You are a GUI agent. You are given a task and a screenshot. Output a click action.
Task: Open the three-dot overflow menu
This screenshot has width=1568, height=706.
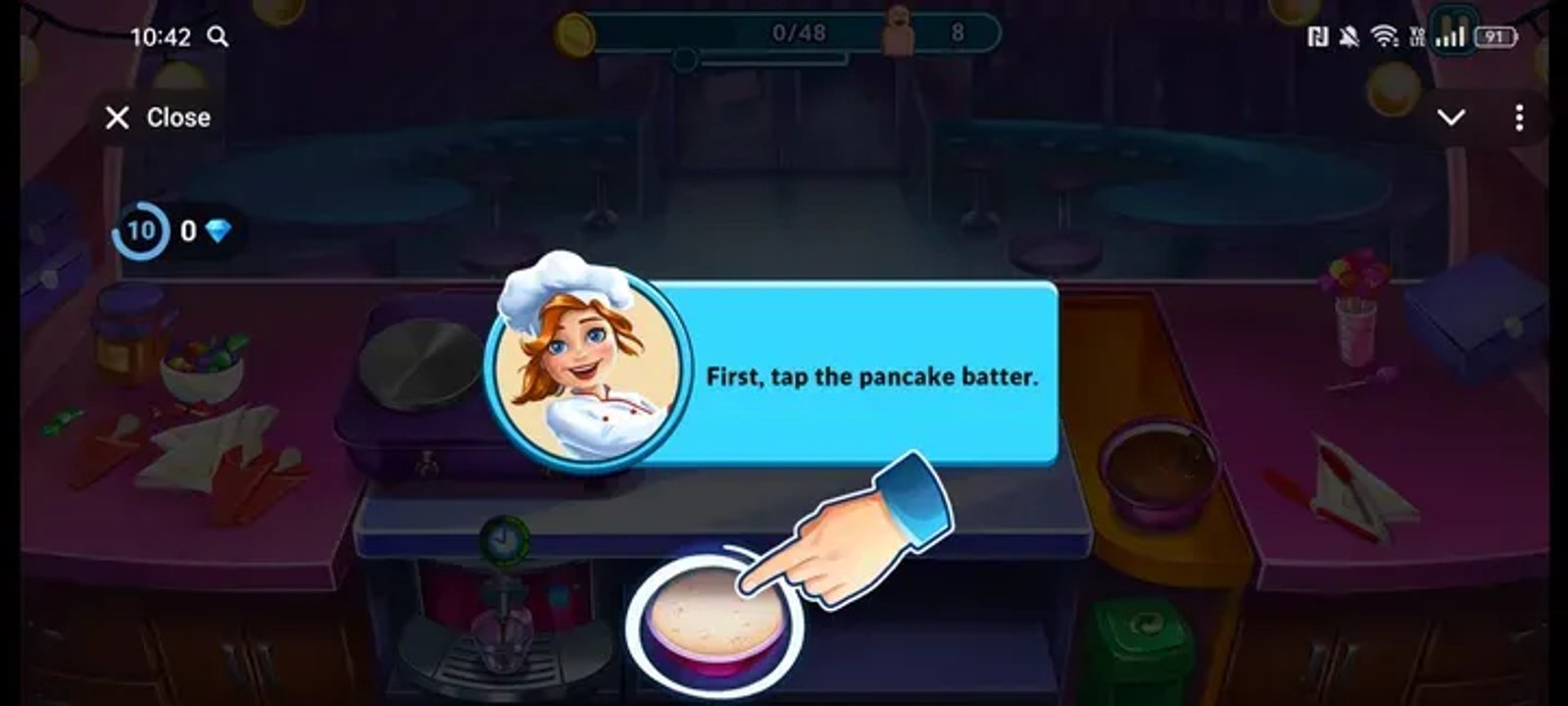[x=1519, y=117]
